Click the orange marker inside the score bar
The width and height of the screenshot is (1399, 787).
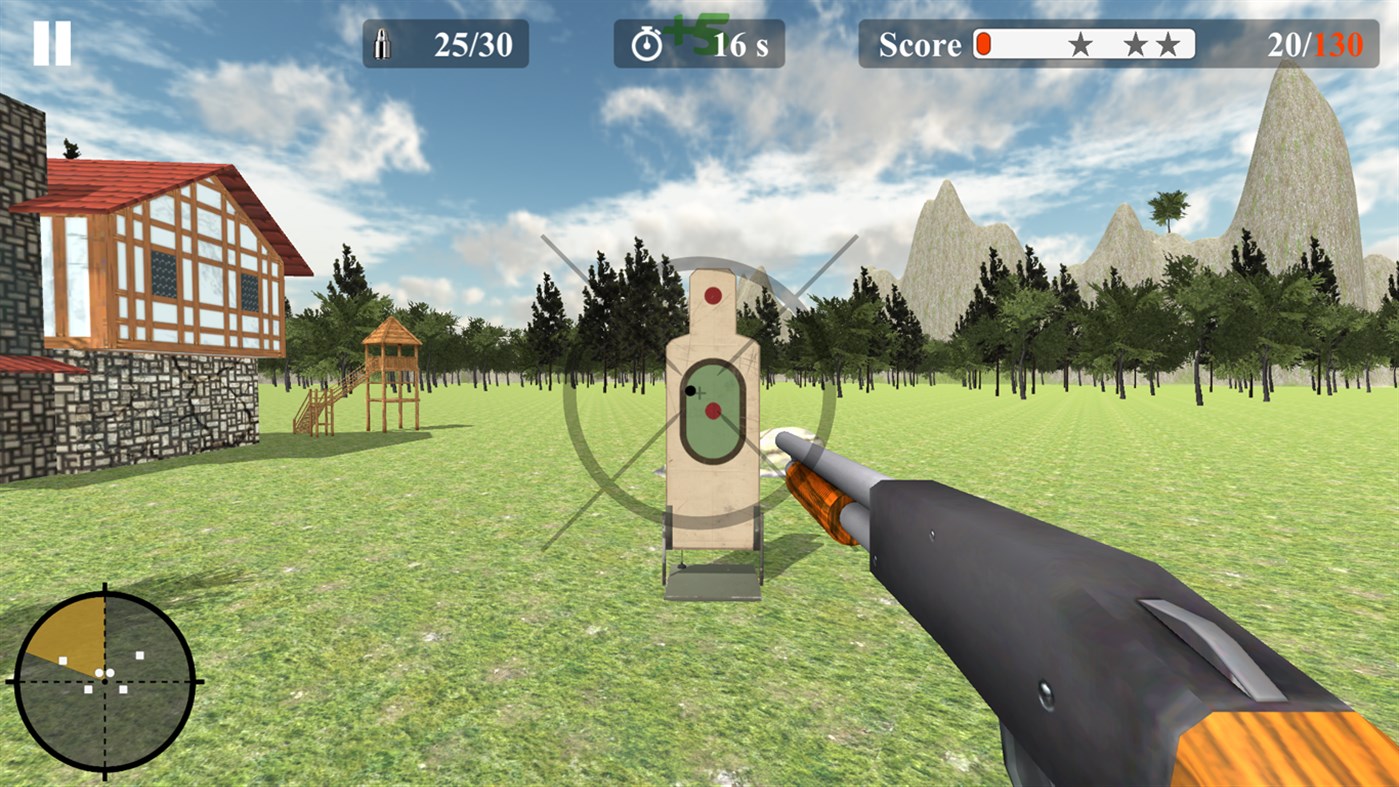coord(984,43)
